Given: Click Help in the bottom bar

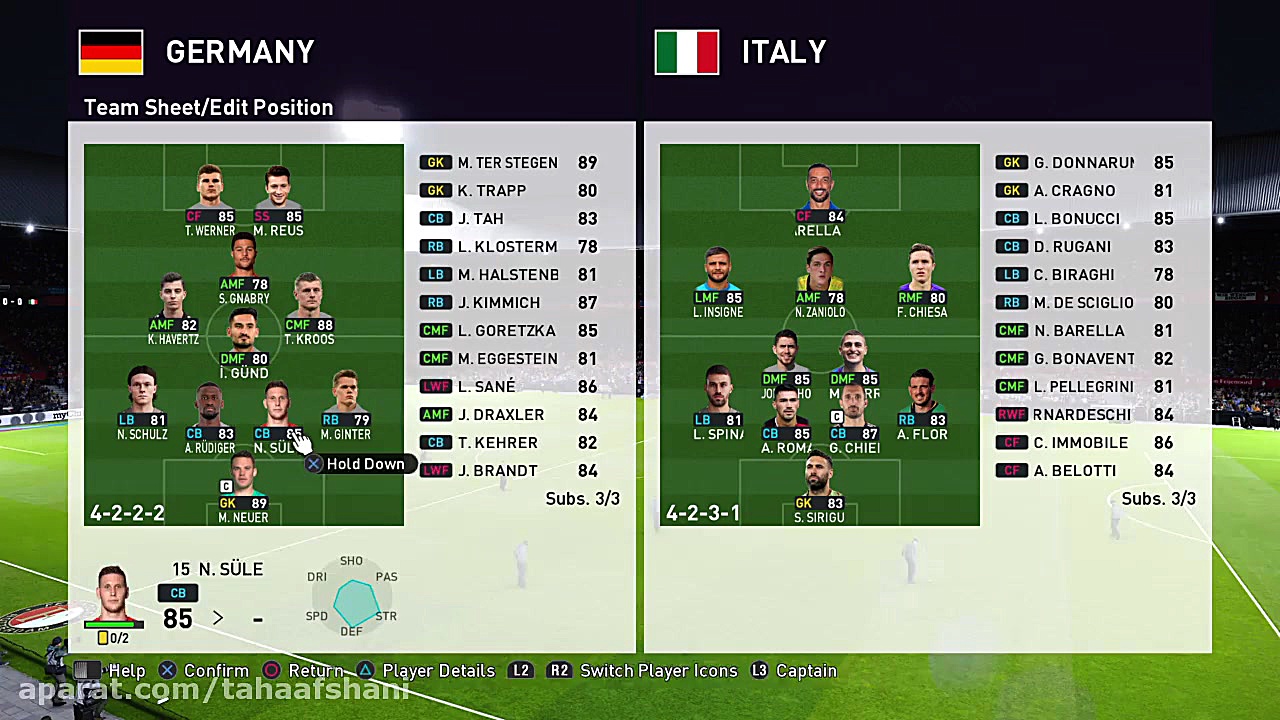Looking at the screenshot, I should click(127, 670).
